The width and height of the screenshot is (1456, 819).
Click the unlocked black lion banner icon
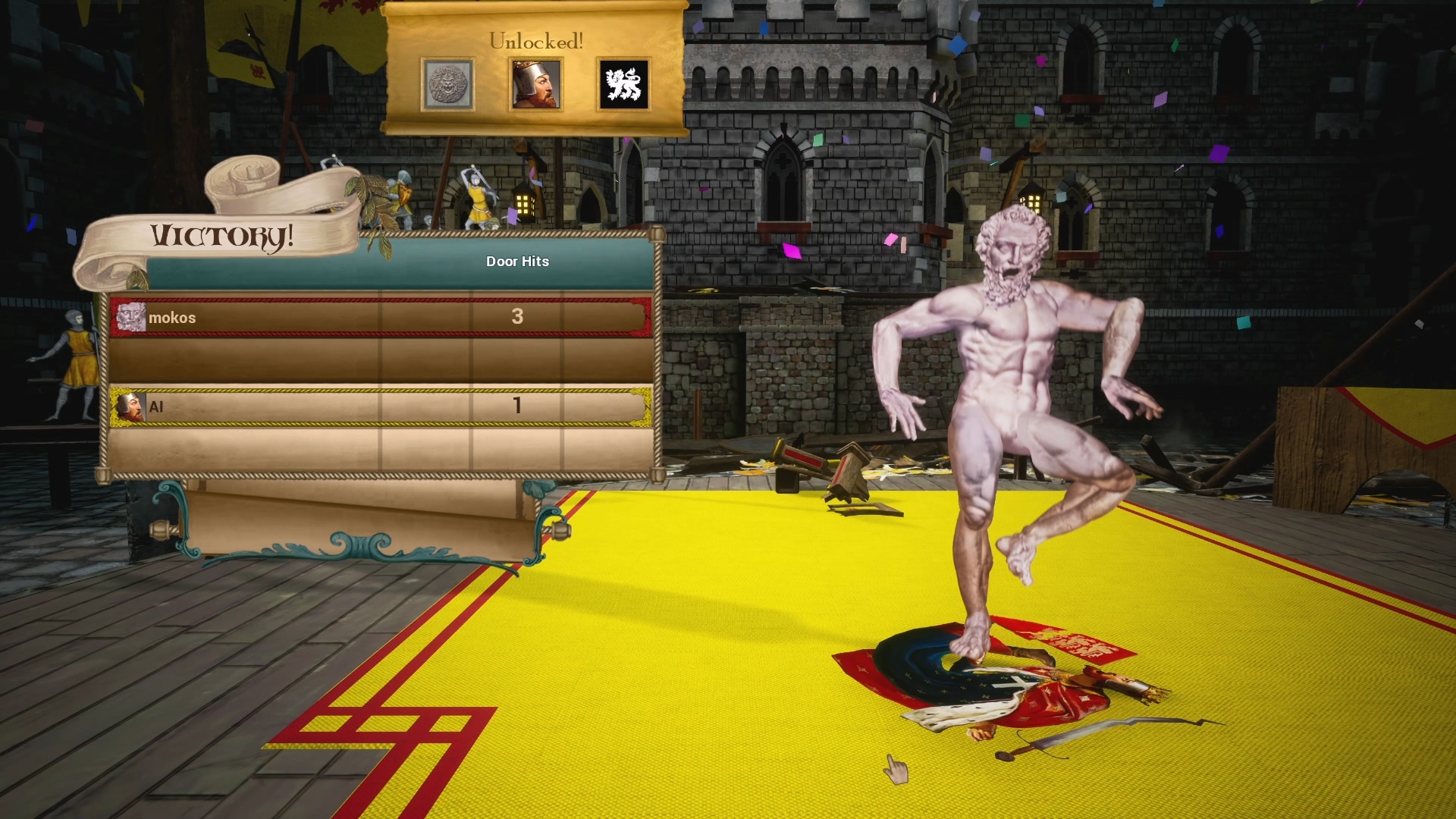click(x=623, y=84)
